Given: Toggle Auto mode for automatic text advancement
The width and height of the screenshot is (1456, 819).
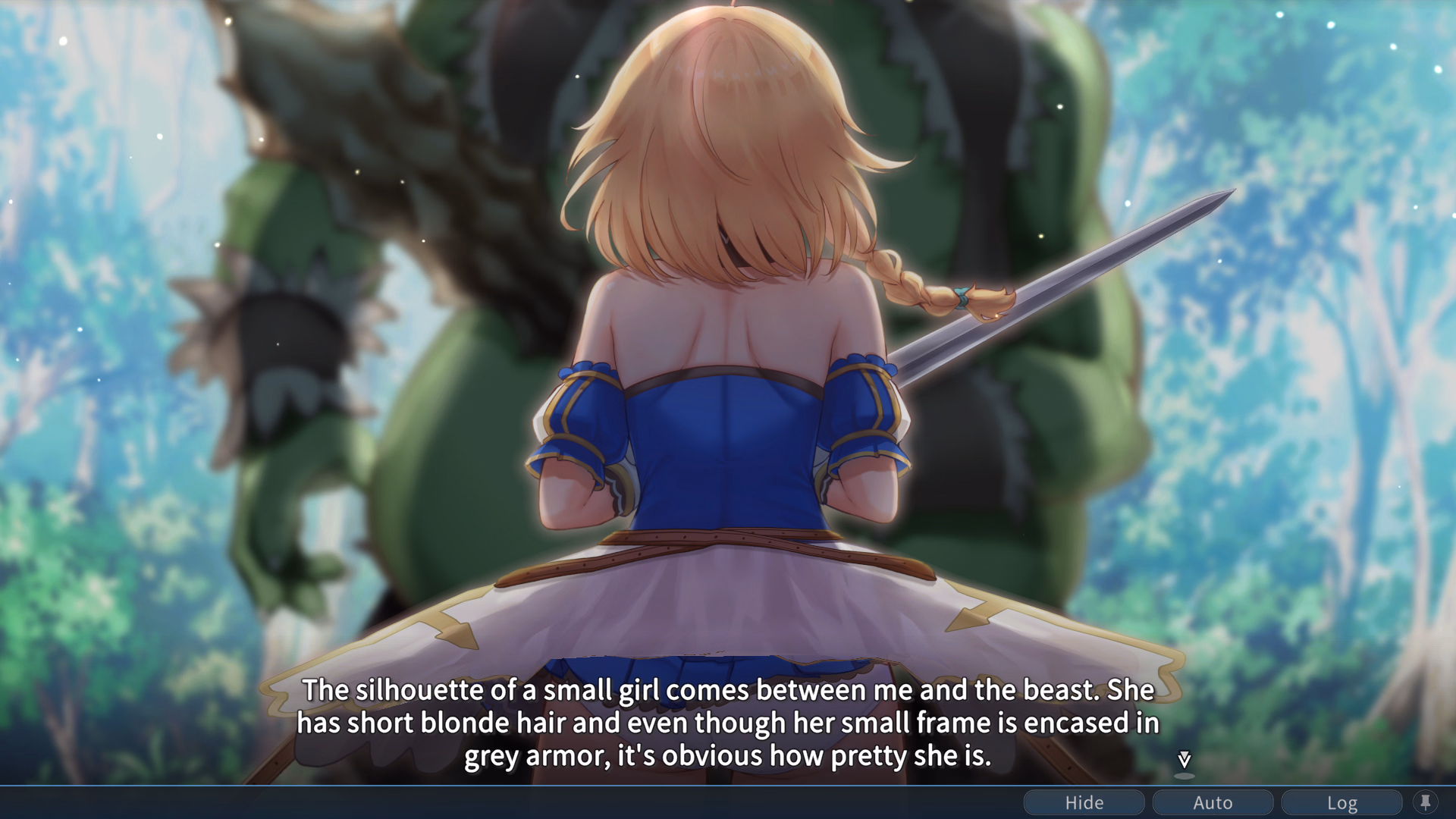Looking at the screenshot, I should tap(1212, 802).
